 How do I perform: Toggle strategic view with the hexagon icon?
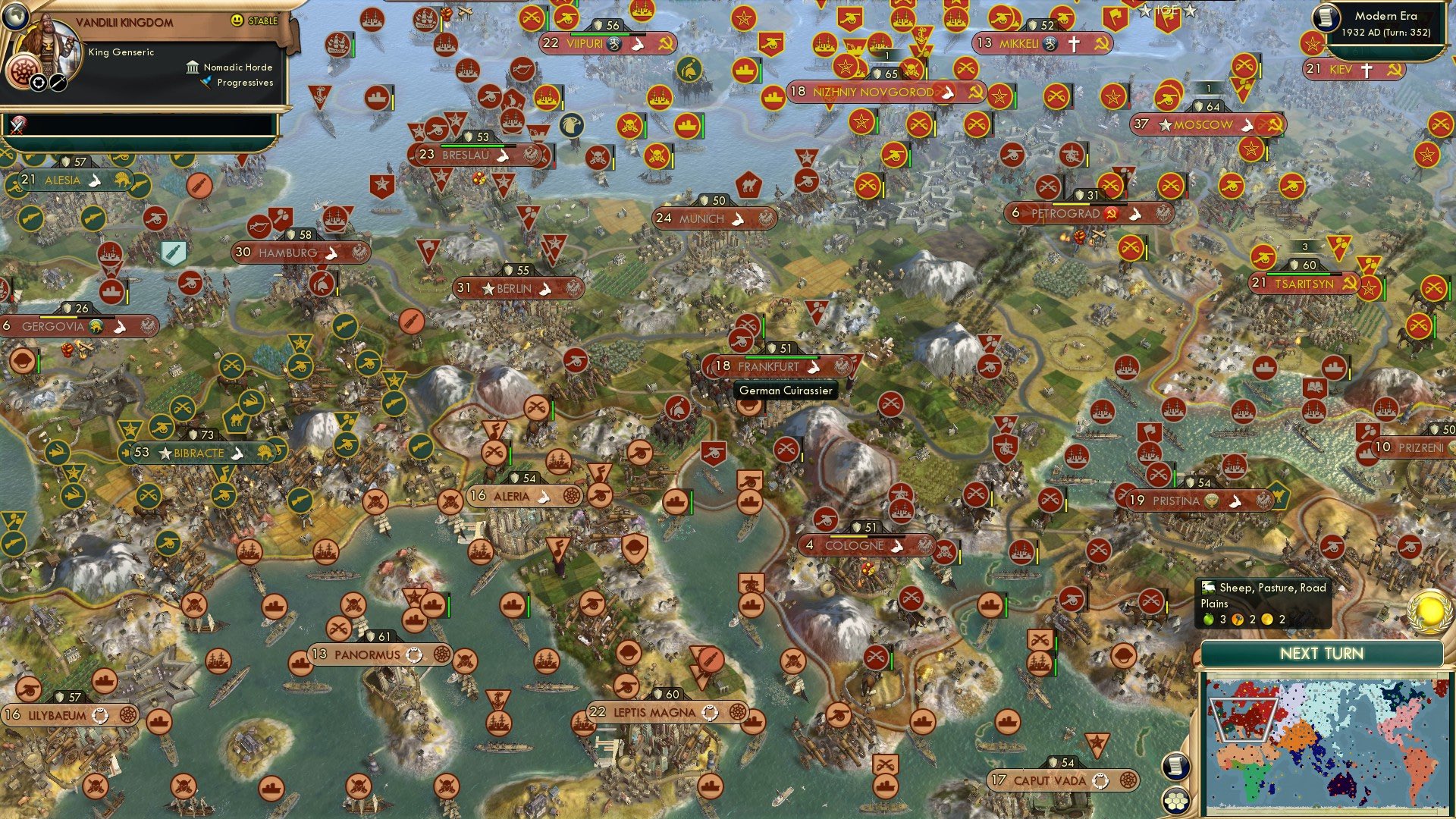[x=1176, y=799]
